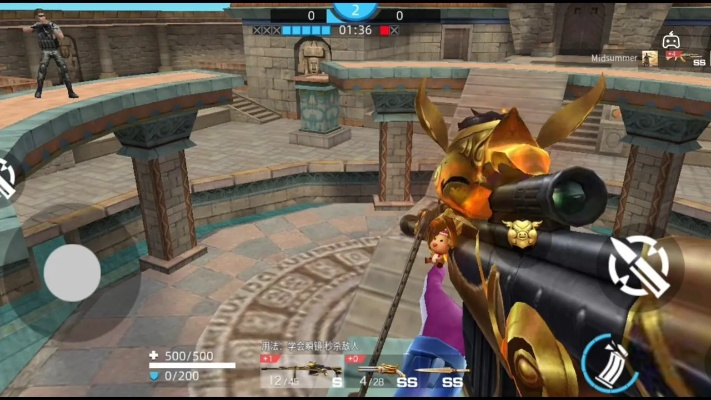Equip the golden knife melee slot

click(x=442, y=372)
